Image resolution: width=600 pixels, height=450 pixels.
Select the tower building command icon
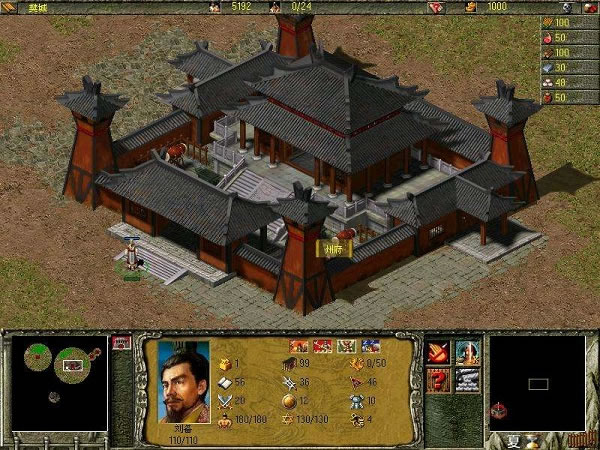point(467,352)
